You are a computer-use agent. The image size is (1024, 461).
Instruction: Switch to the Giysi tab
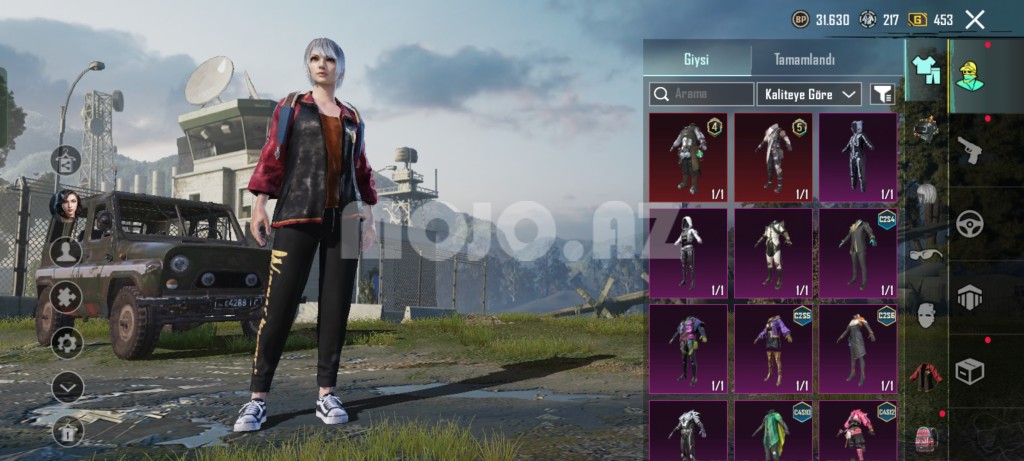(x=696, y=60)
